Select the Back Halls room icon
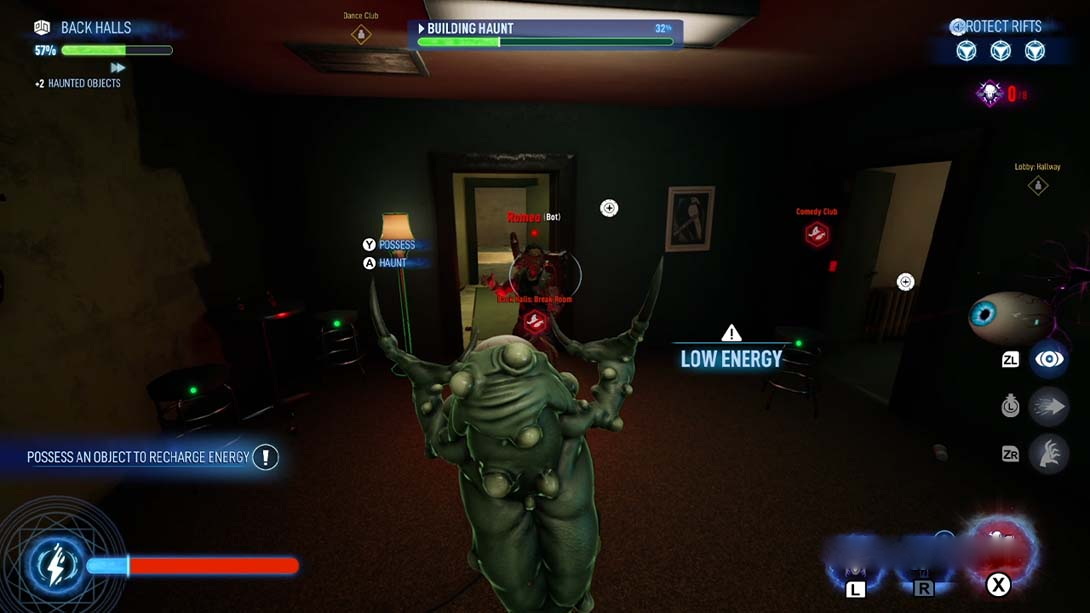This screenshot has height=613, width=1090. (x=42, y=28)
